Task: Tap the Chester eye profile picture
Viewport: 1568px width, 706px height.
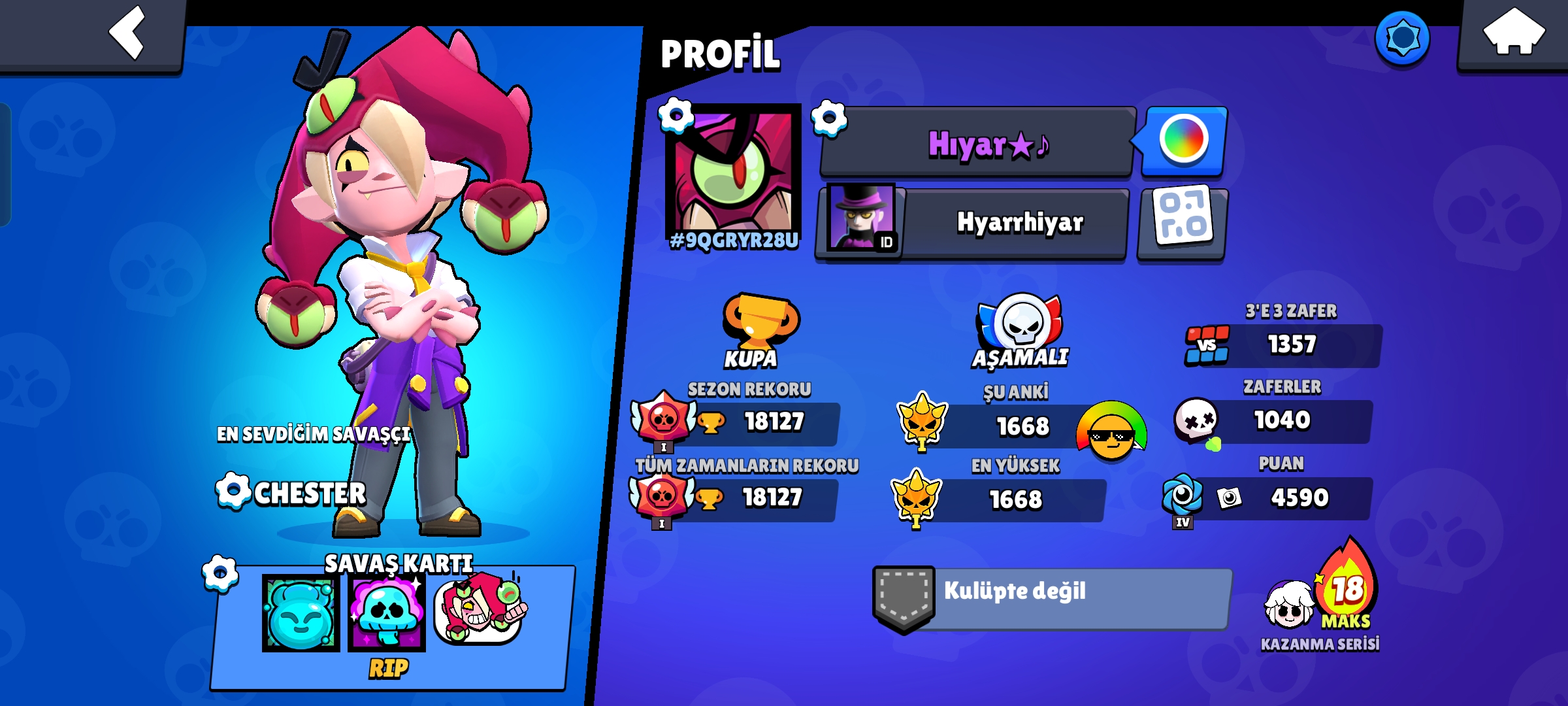Action: click(x=733, y=171)
